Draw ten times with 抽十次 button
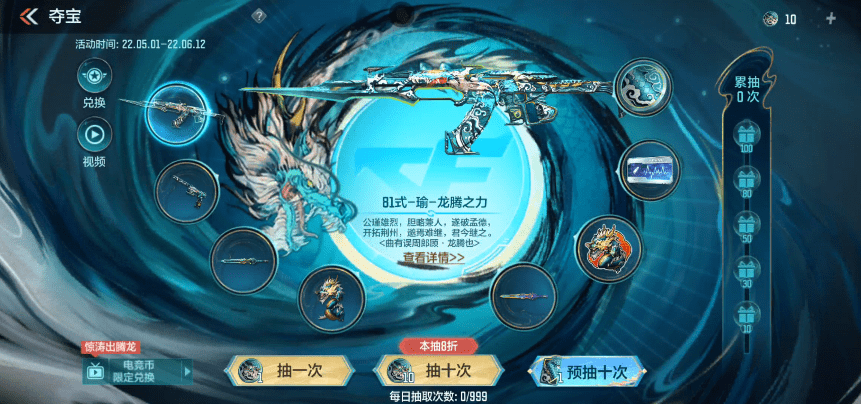 click(438, 371)
